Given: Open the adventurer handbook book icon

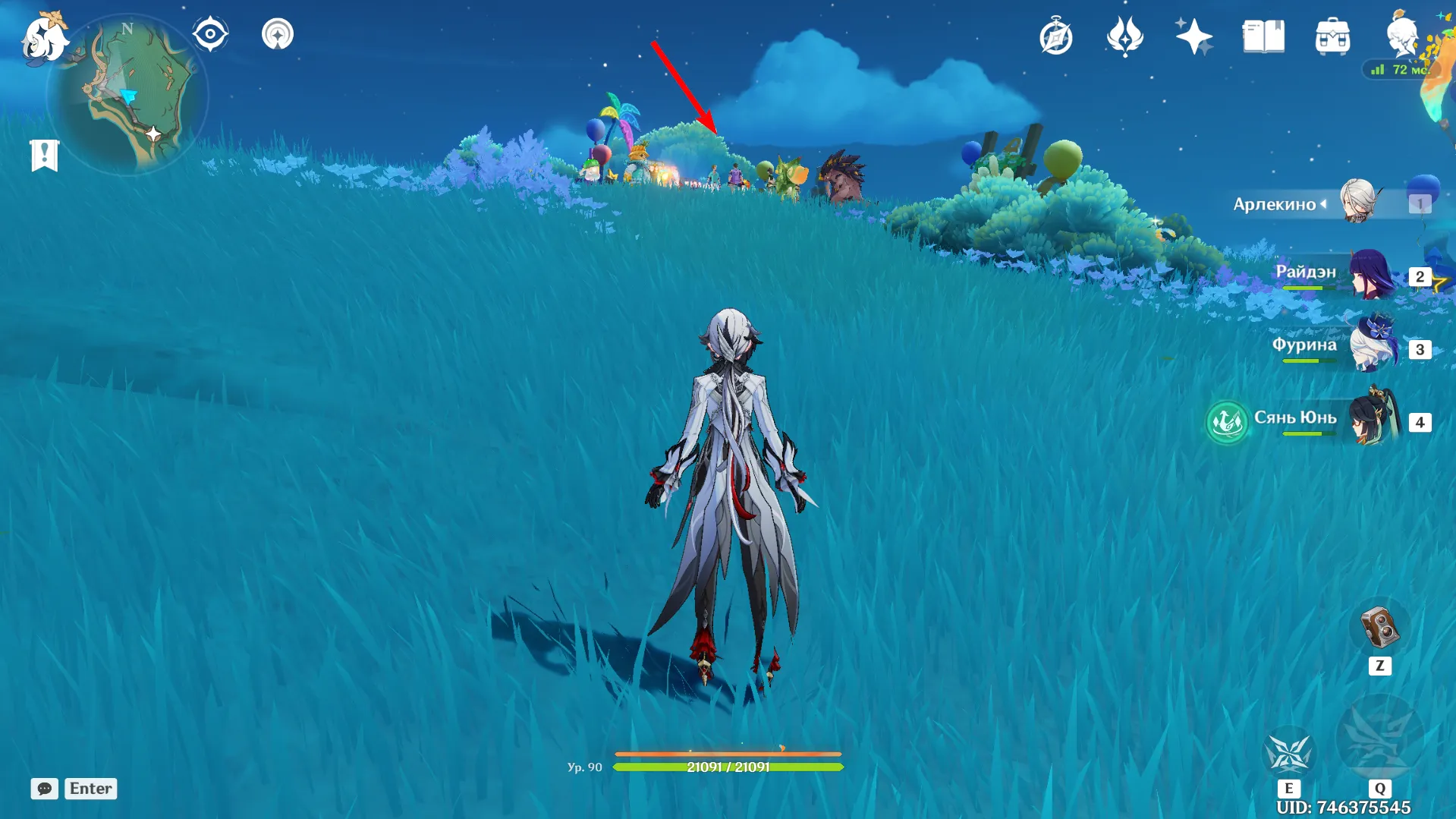Looking at the screenshot, I should pyautogui.click(x=1263, y=36).
